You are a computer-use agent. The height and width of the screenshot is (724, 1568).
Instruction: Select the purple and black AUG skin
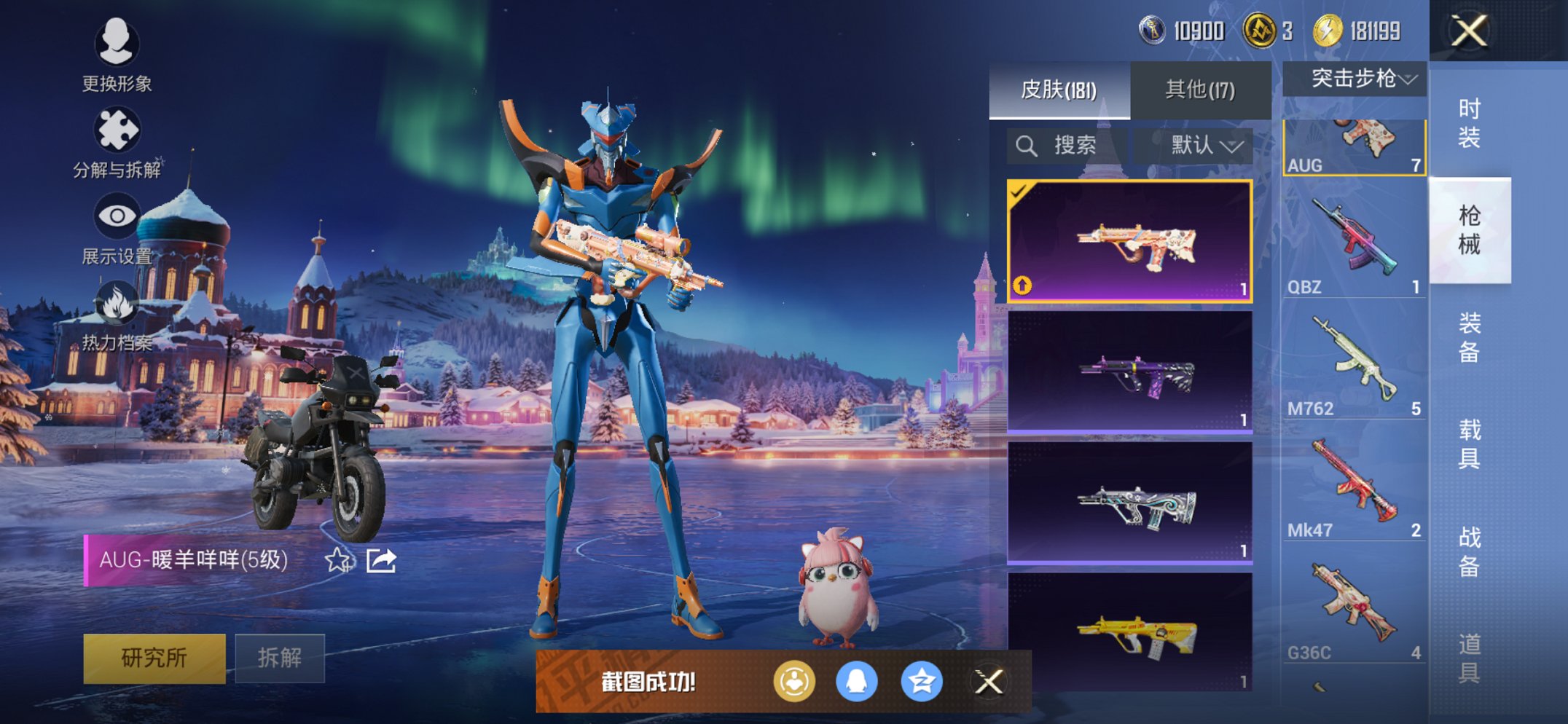(1130, 372)
